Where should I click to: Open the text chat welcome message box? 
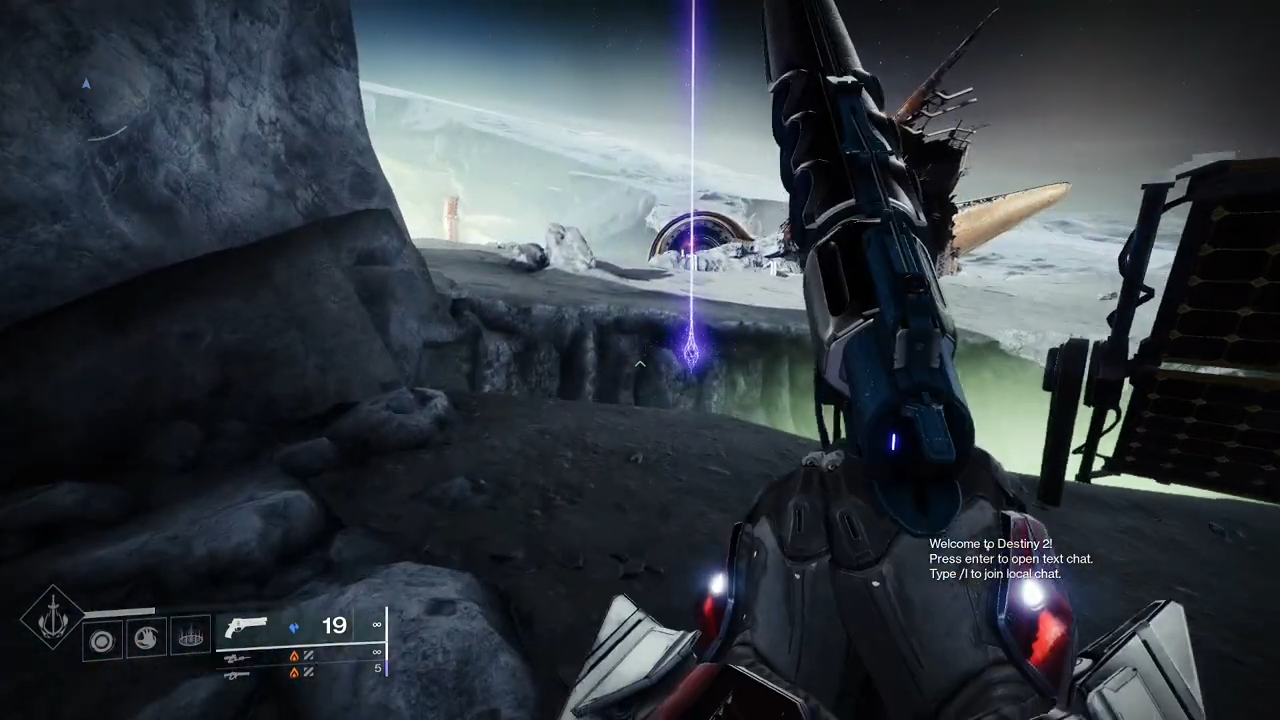pos(1010,559)
